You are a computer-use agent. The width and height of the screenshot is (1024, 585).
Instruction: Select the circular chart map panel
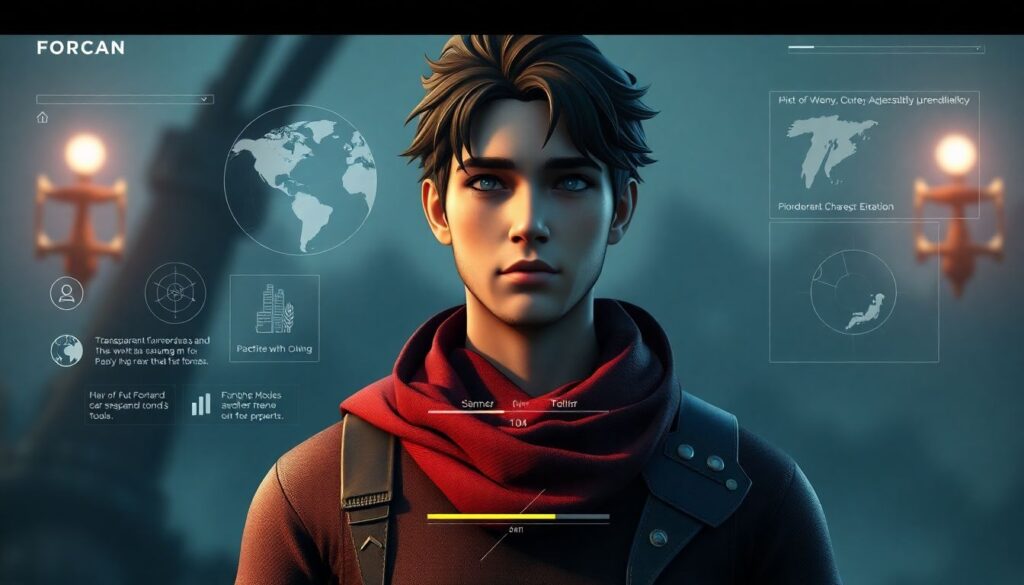pyautogui.click(x=853, y=291)
